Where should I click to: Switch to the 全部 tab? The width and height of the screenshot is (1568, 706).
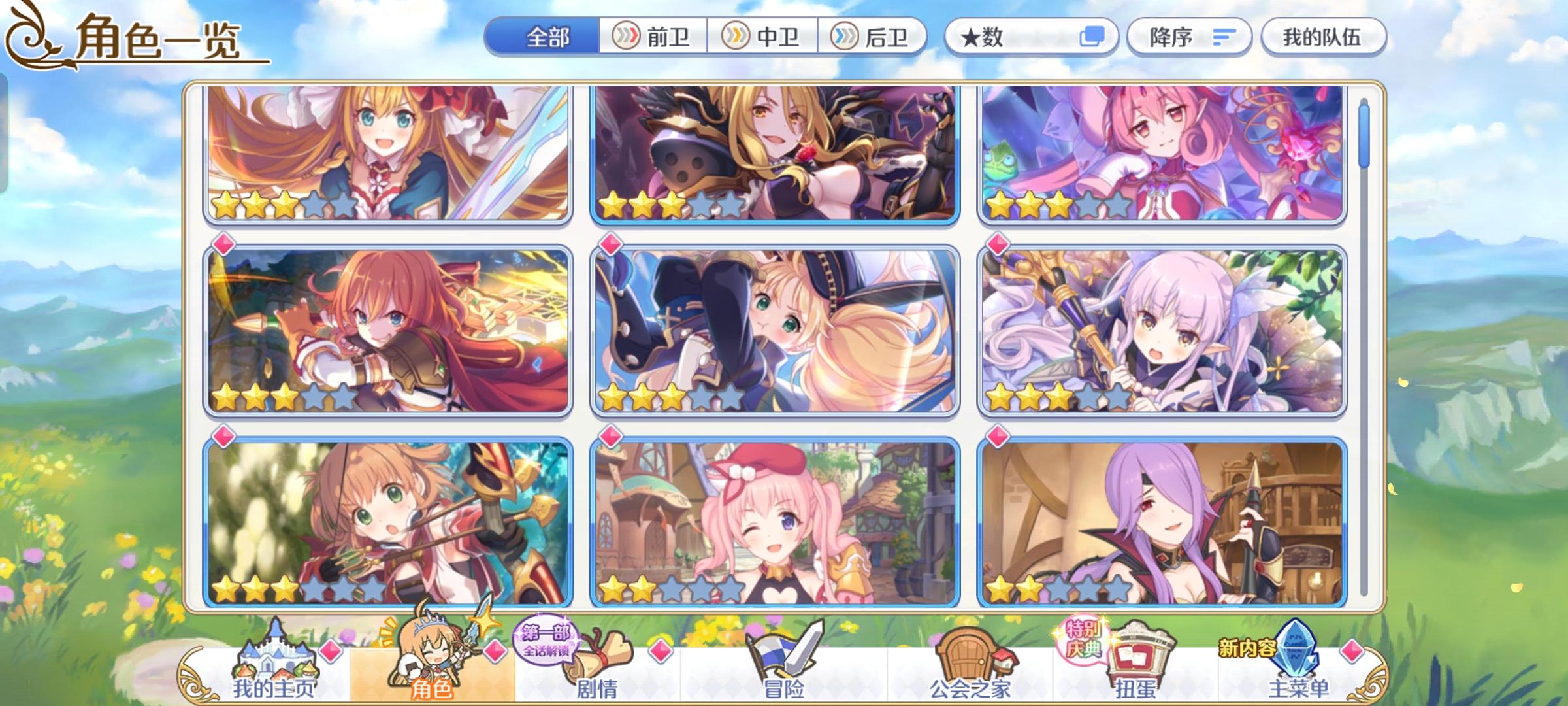(546, 37)
